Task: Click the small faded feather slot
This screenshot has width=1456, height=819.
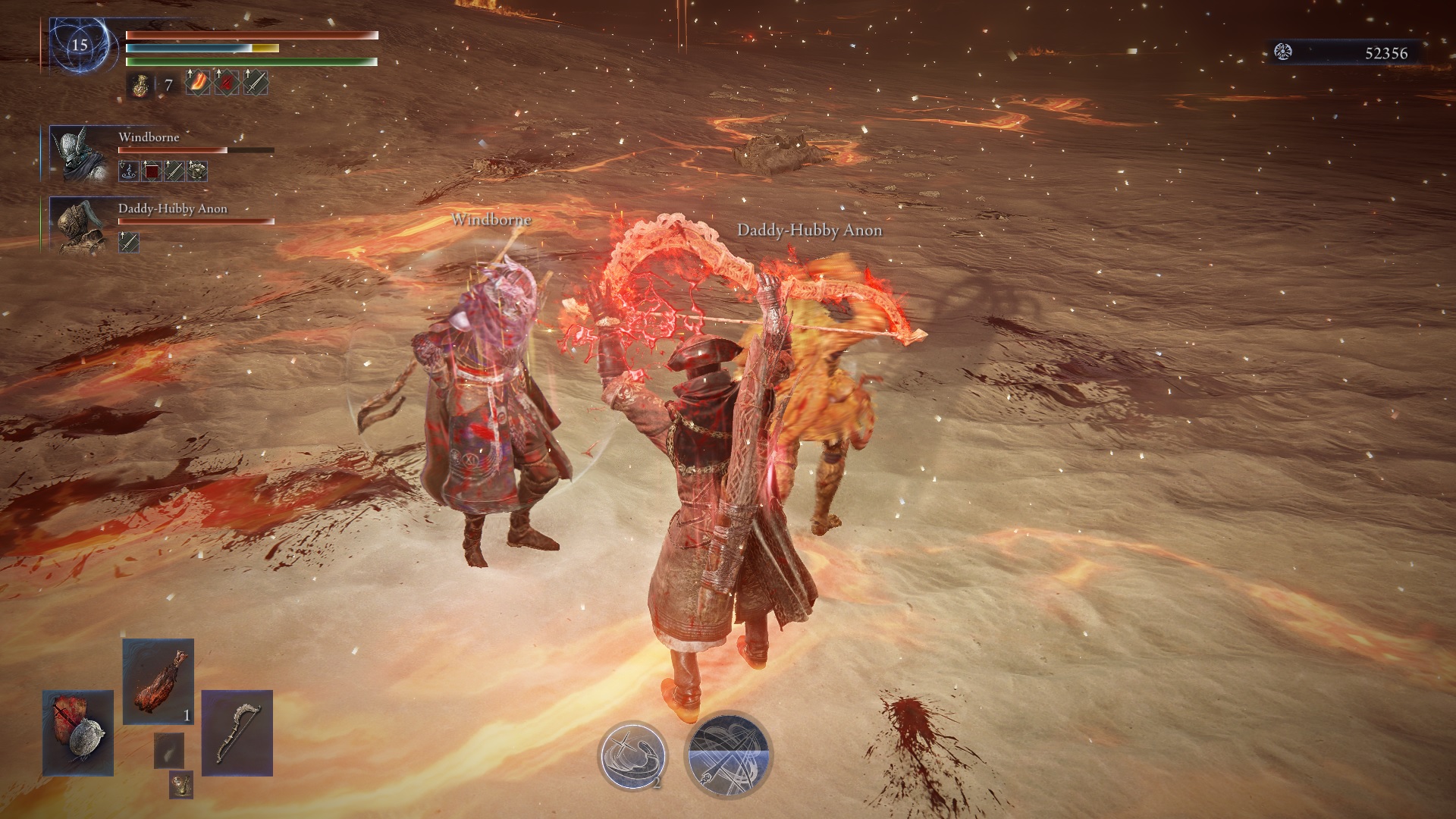Action: click(168, 749)
